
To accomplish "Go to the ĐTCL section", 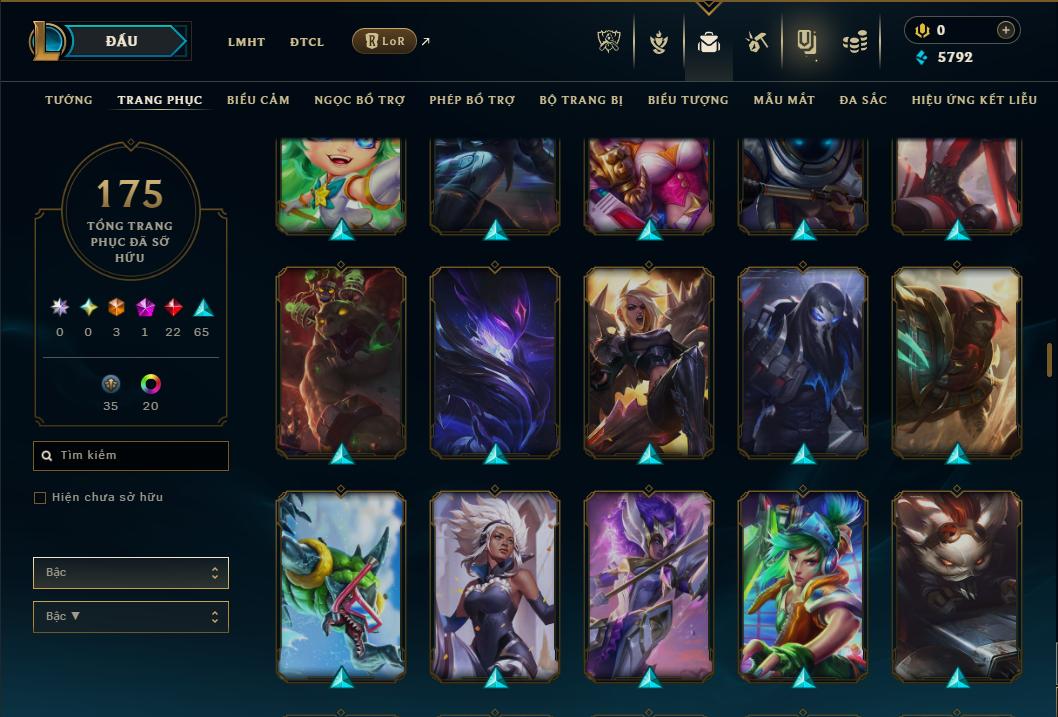I will point(307,42).
